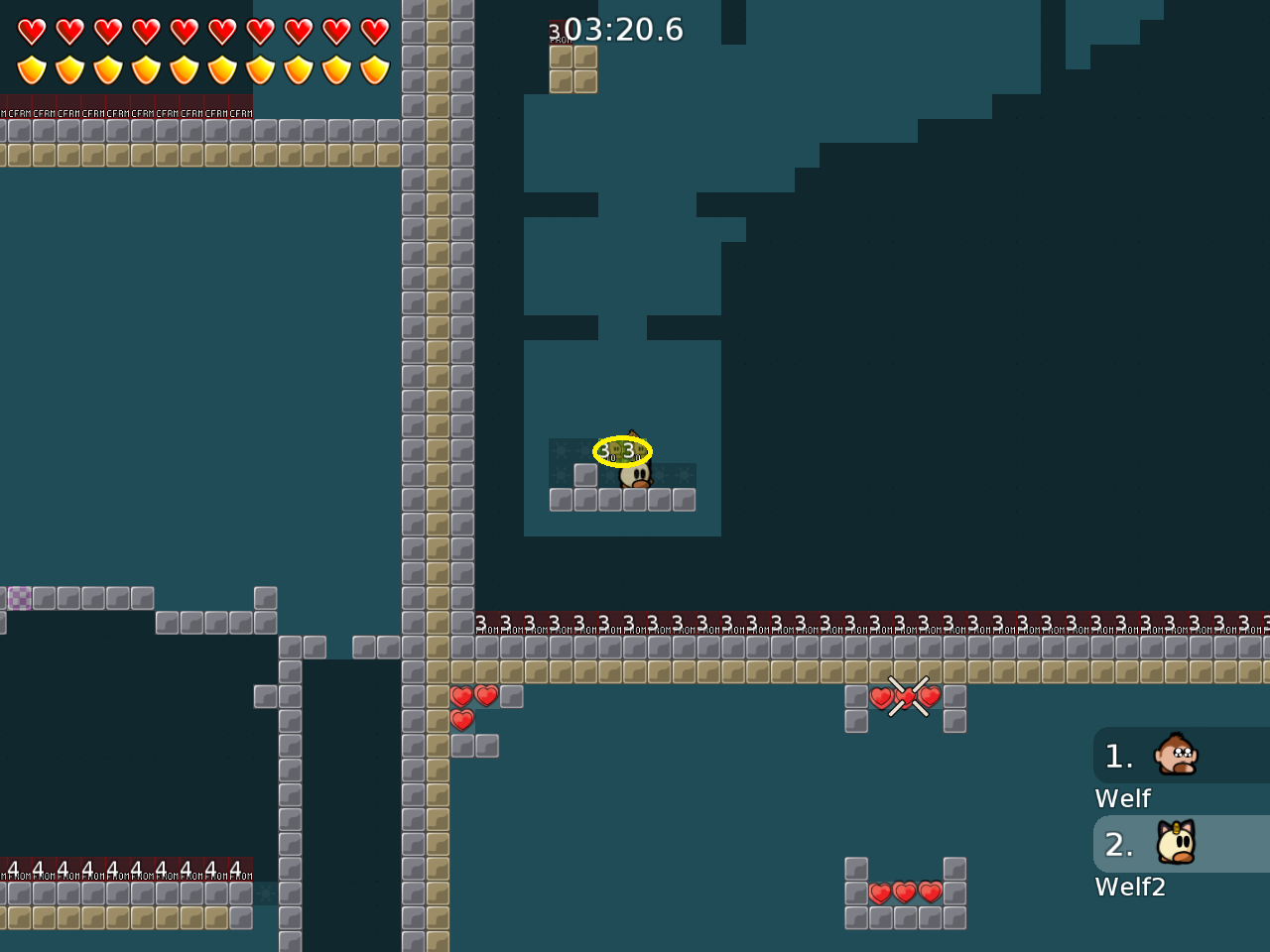Click the Welf2 player name label

tap(1130, 887)
